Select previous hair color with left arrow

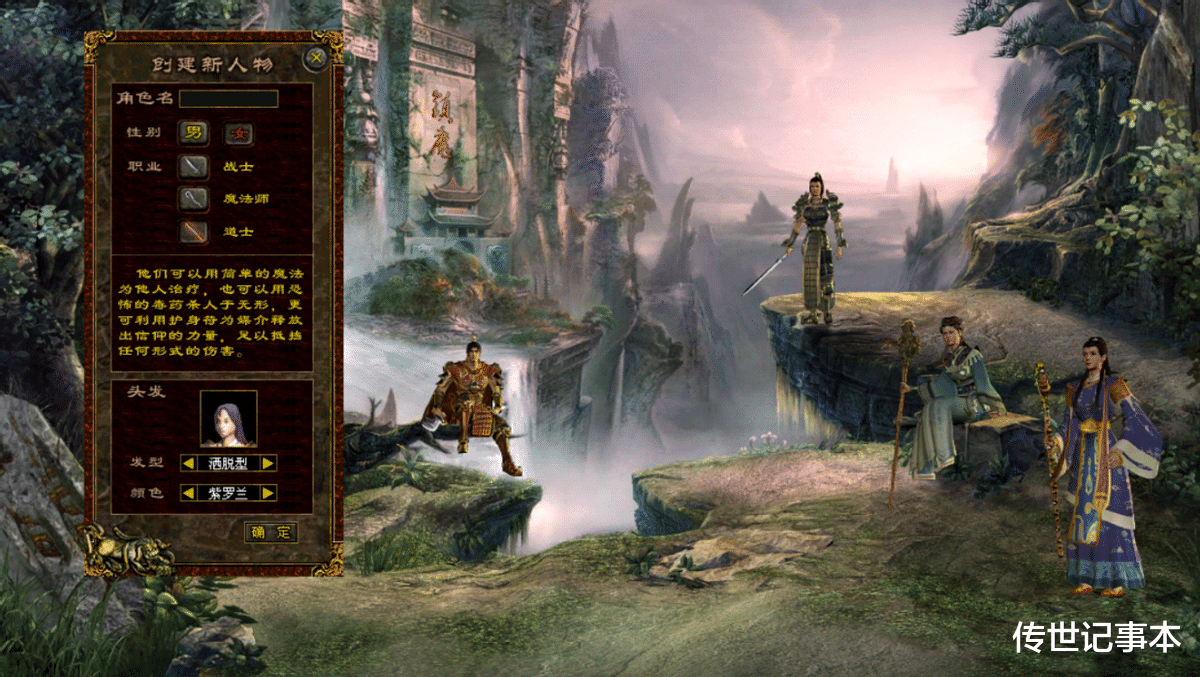pos(187,493)
